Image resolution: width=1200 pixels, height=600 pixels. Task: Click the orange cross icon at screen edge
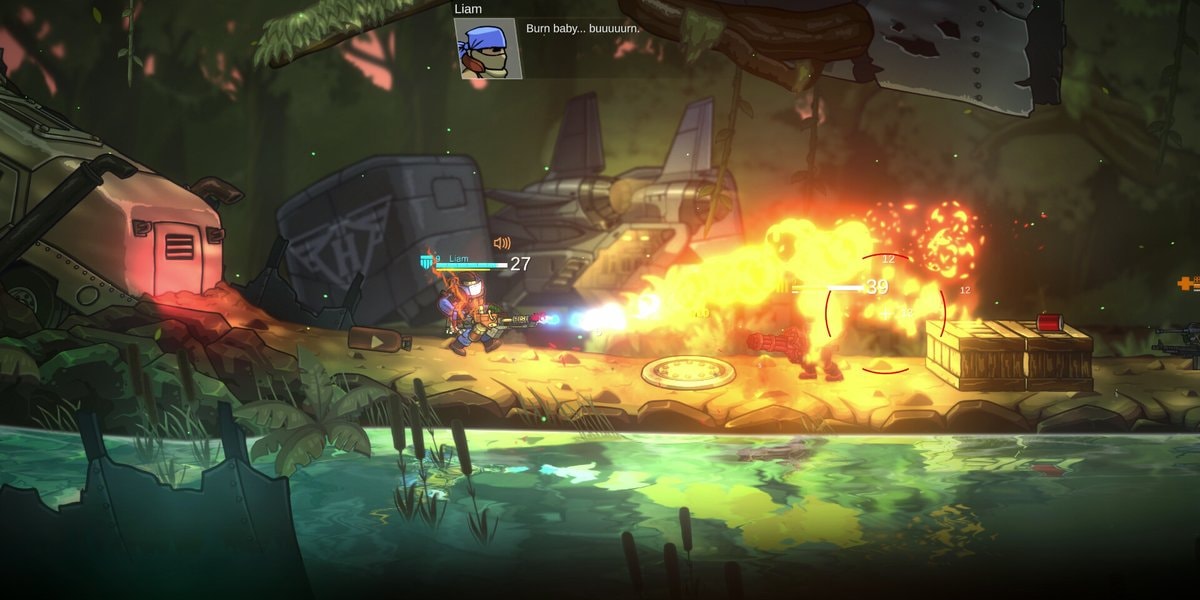click(x=1188, y=284)
